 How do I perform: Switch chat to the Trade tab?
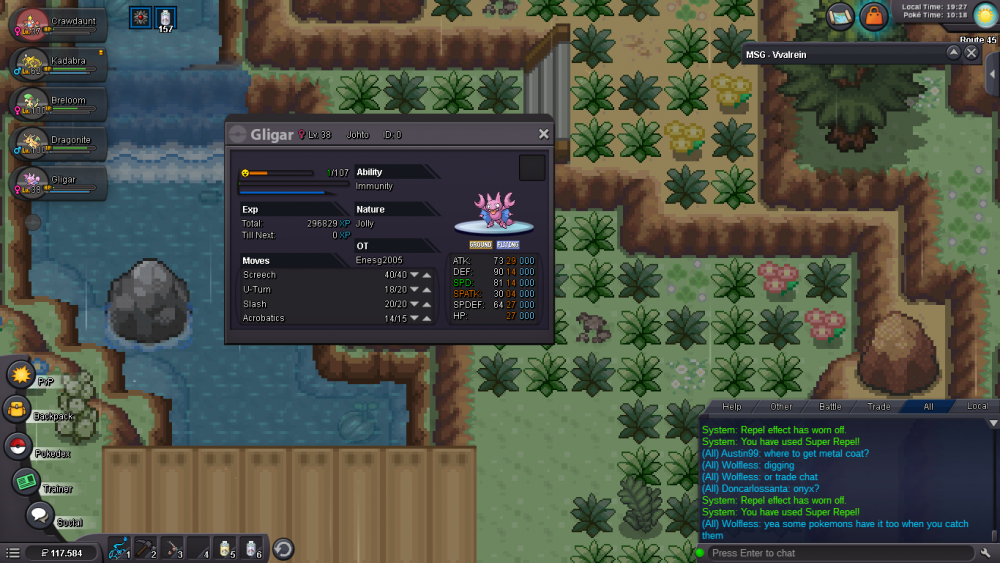[x=879, y=407]
